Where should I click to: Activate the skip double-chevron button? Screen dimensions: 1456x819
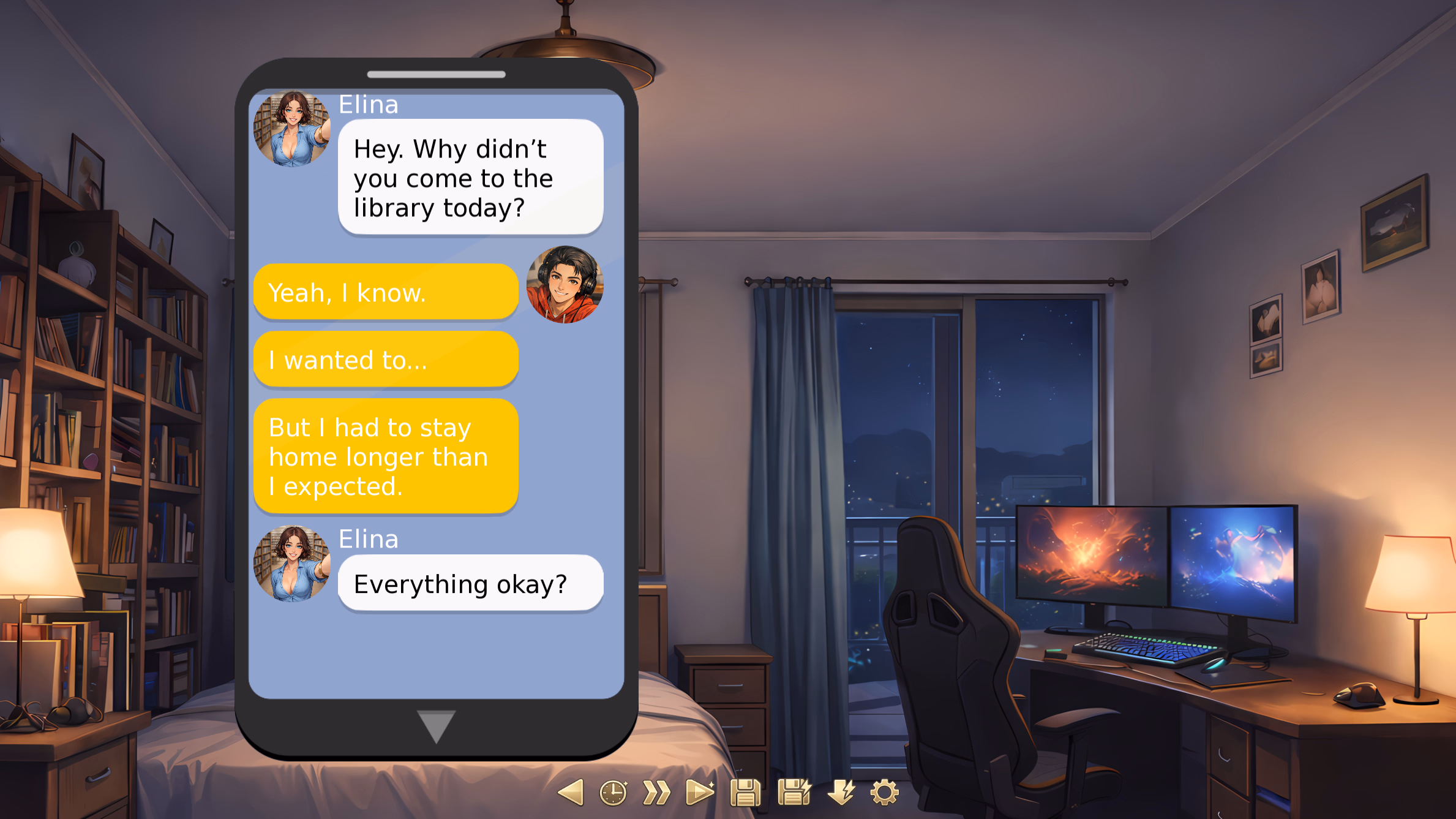656,793
